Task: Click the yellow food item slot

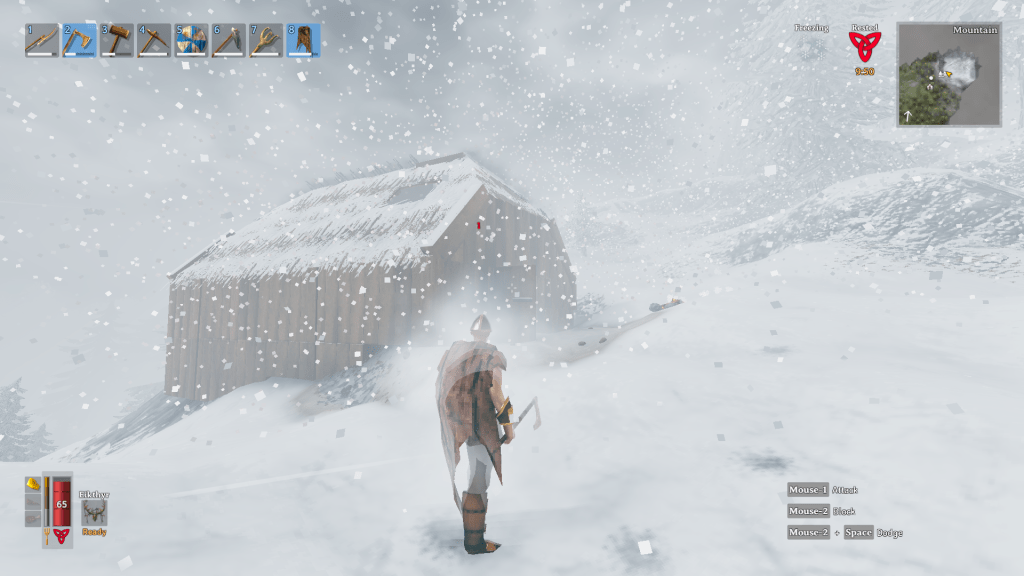Action: coord(33,485)
